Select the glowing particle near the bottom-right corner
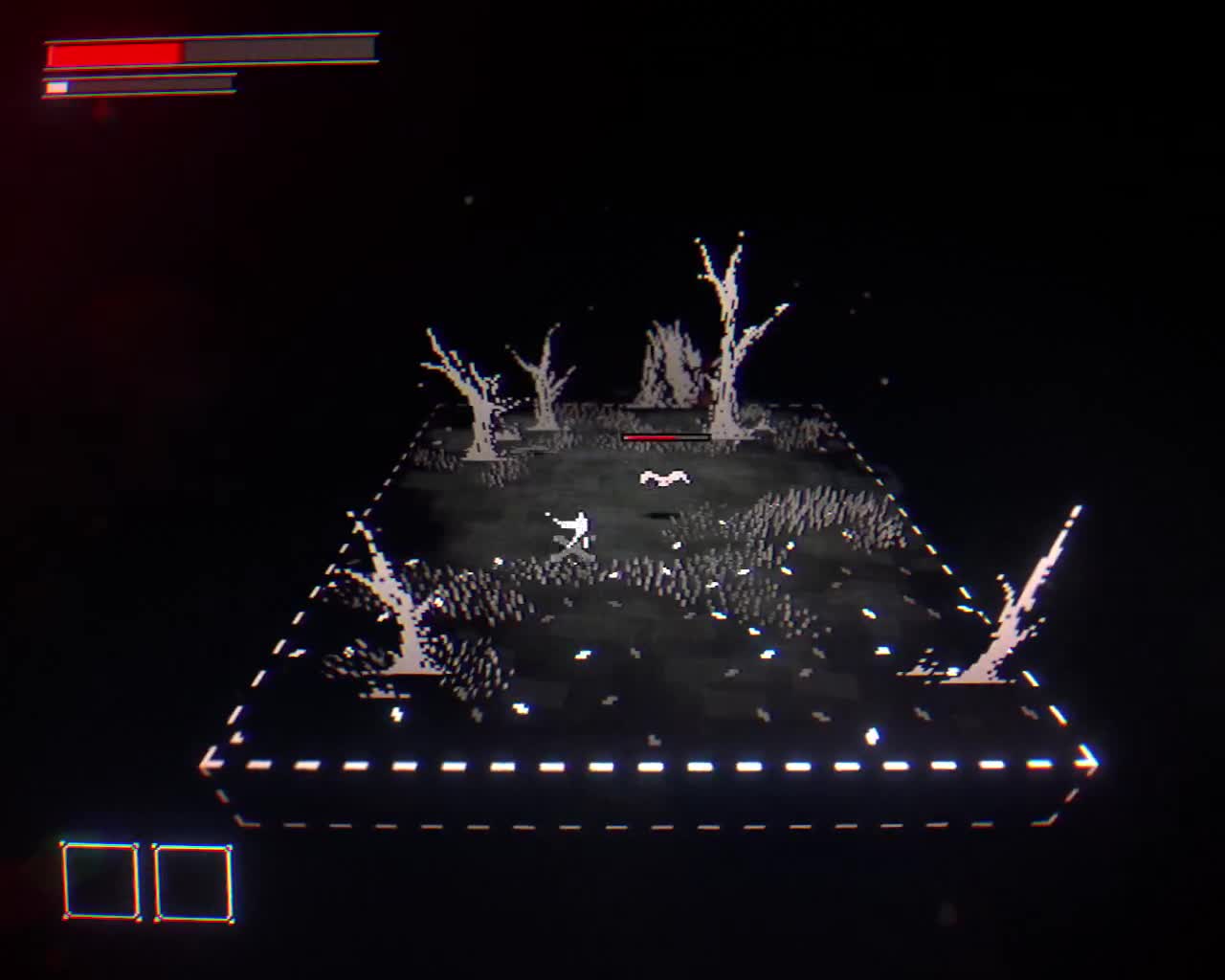This screenshot has height=980, width=1225. point(874,735)
